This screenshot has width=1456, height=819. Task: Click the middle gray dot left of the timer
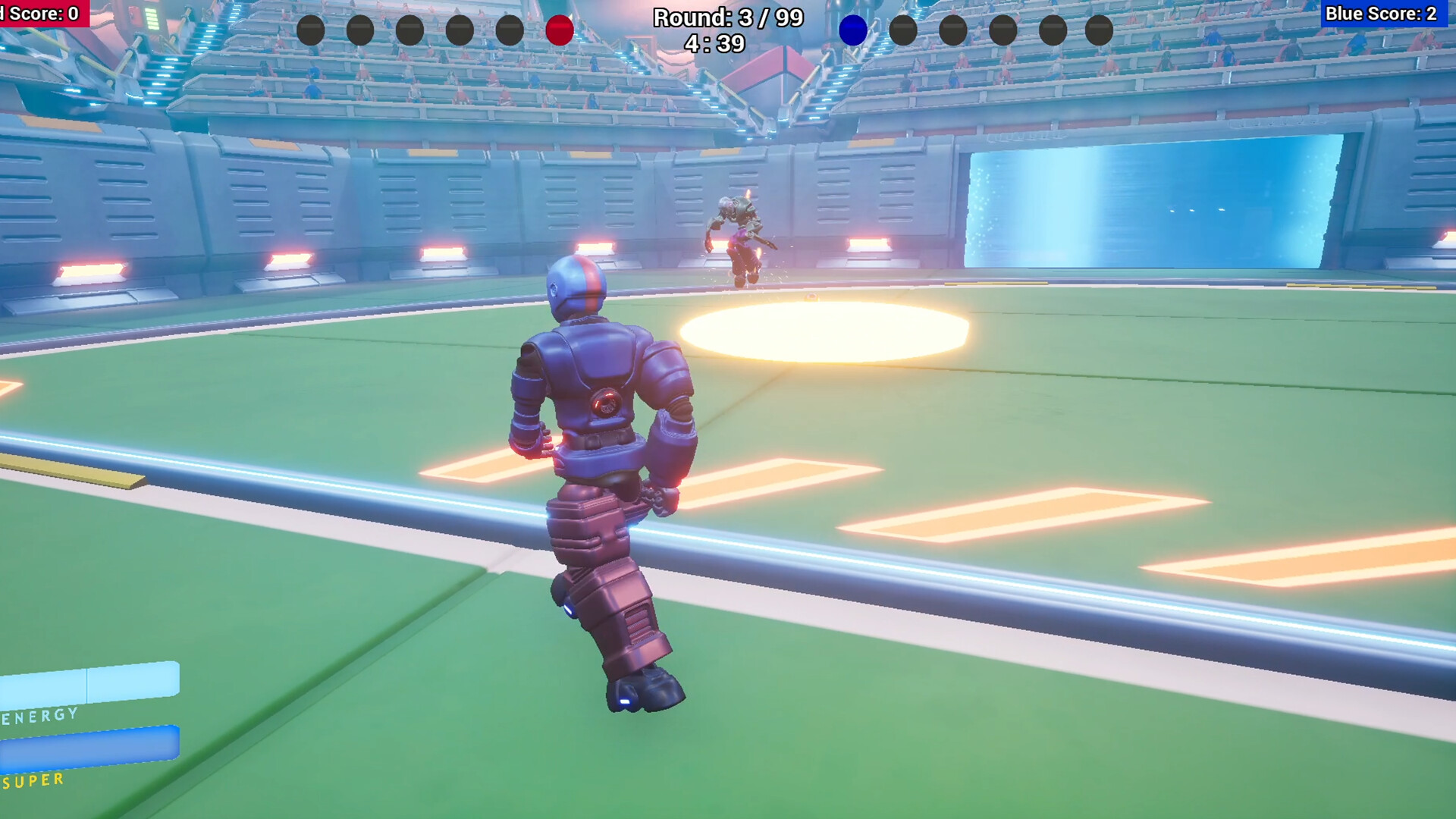[409, 30]
